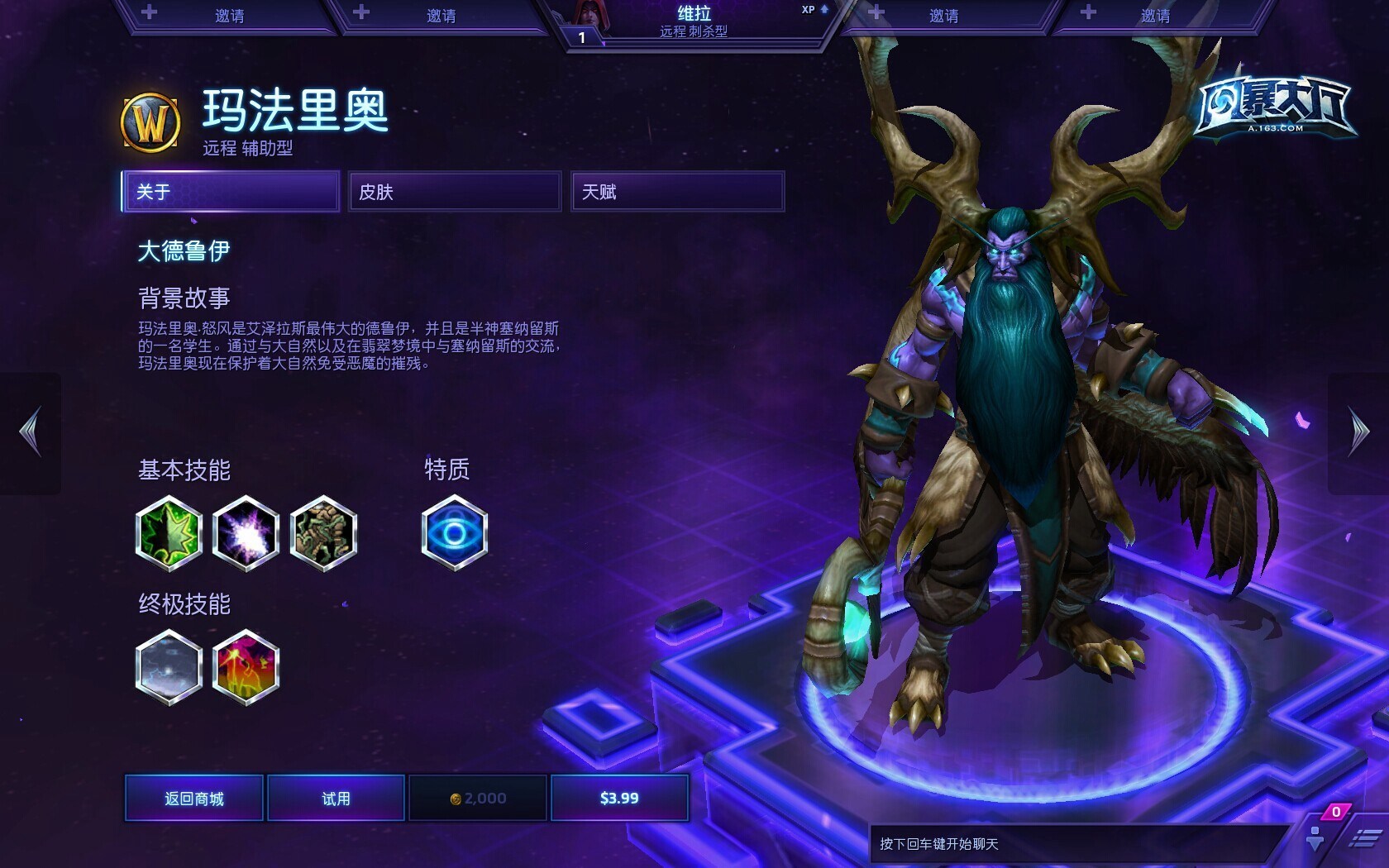The width and height of the screenshot is (1389, 868).
Task: Purchase hero with the $3.99 button
Action: (x=619, y=798)
